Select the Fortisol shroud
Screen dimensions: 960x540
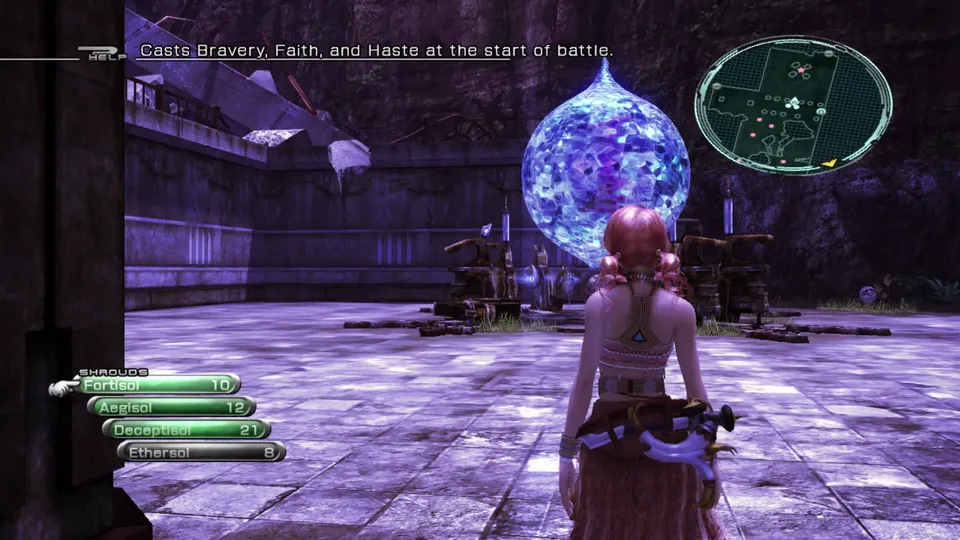[158, 384]
